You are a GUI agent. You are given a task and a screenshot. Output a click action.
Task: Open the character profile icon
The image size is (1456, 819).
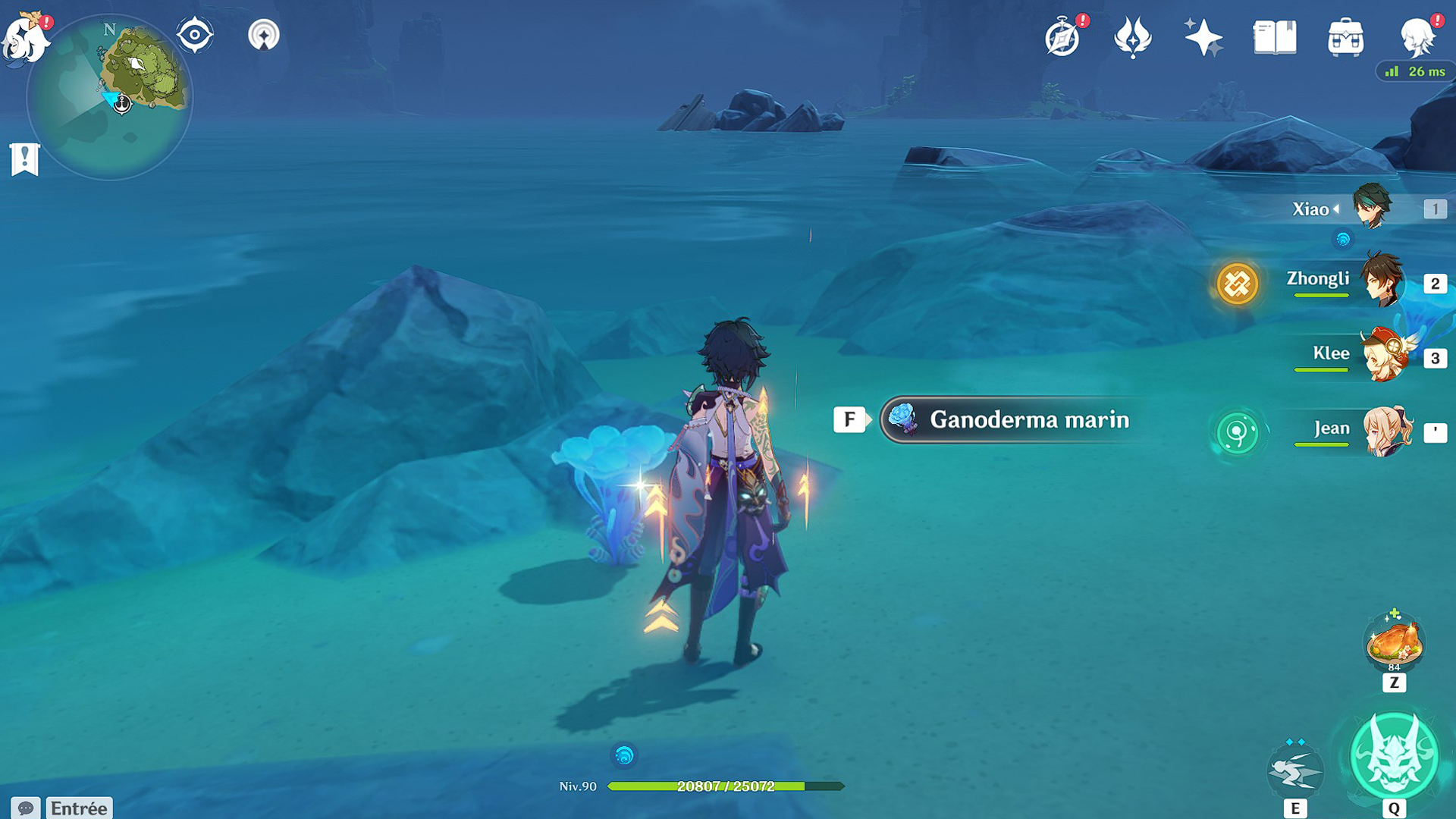(1416, 37)
